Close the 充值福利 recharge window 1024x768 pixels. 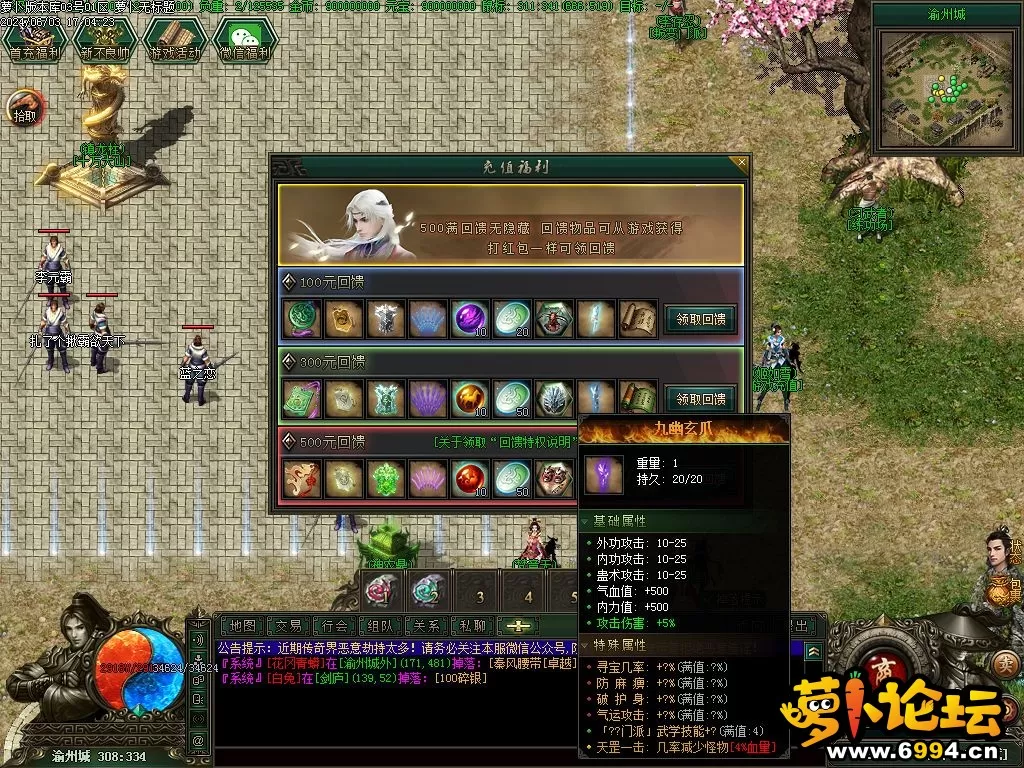741,162
